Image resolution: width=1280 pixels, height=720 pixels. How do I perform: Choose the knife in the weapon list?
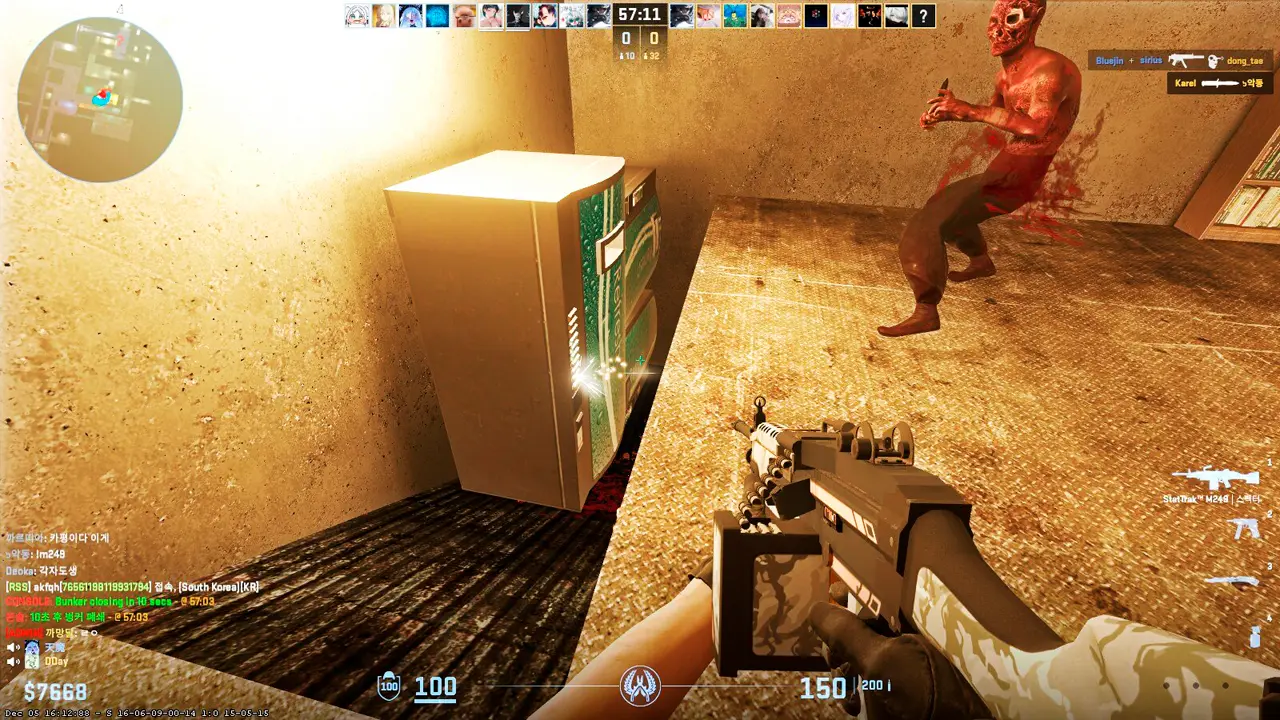pyautogui.click(x=1232, y=581)
